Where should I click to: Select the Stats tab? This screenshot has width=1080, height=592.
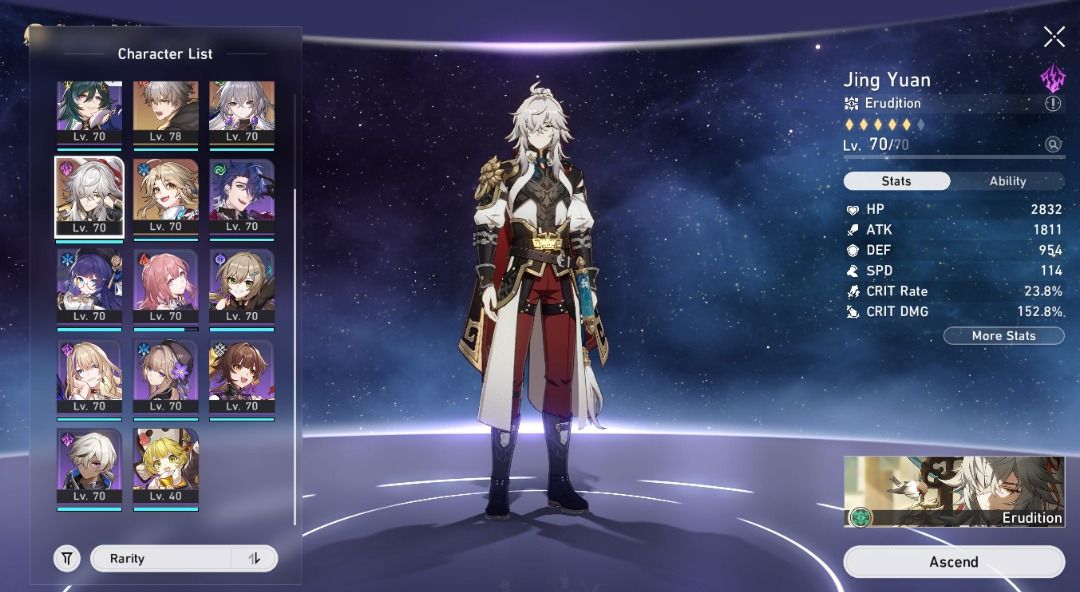pyautogui.click(x=896, y=181)
